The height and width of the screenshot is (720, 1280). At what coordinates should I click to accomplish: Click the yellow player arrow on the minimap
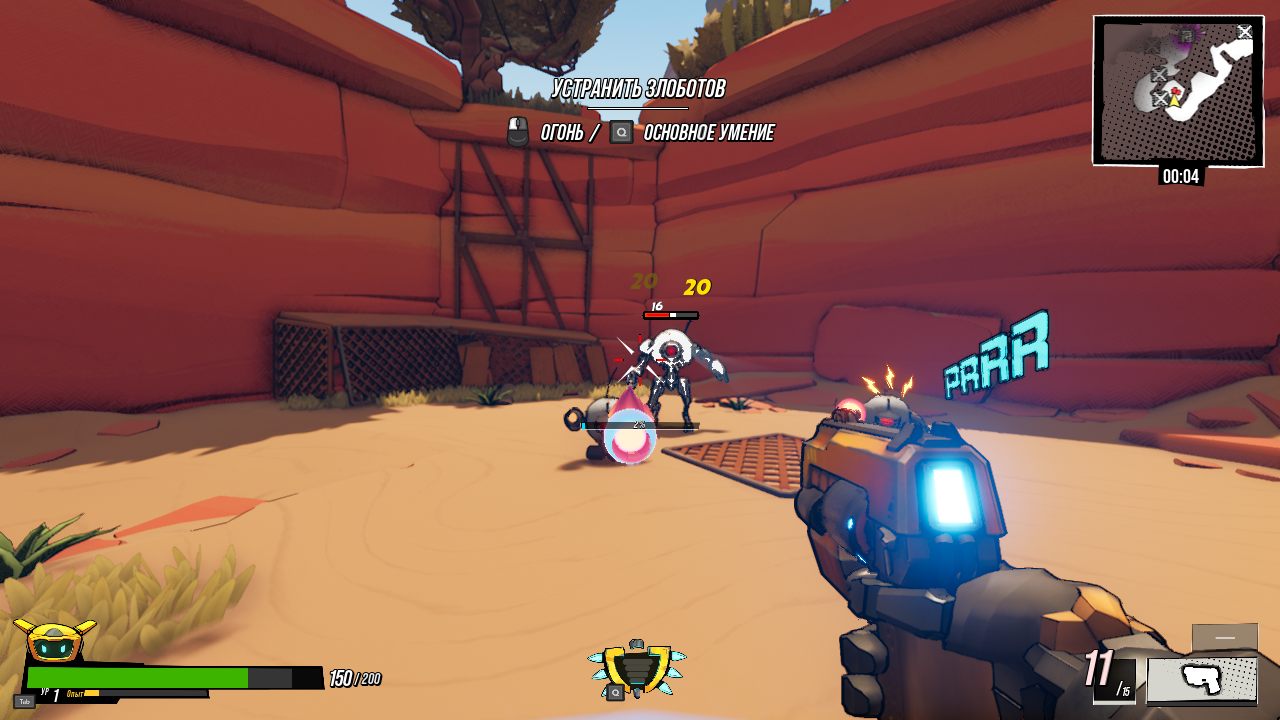click(x=1174, y=100)
